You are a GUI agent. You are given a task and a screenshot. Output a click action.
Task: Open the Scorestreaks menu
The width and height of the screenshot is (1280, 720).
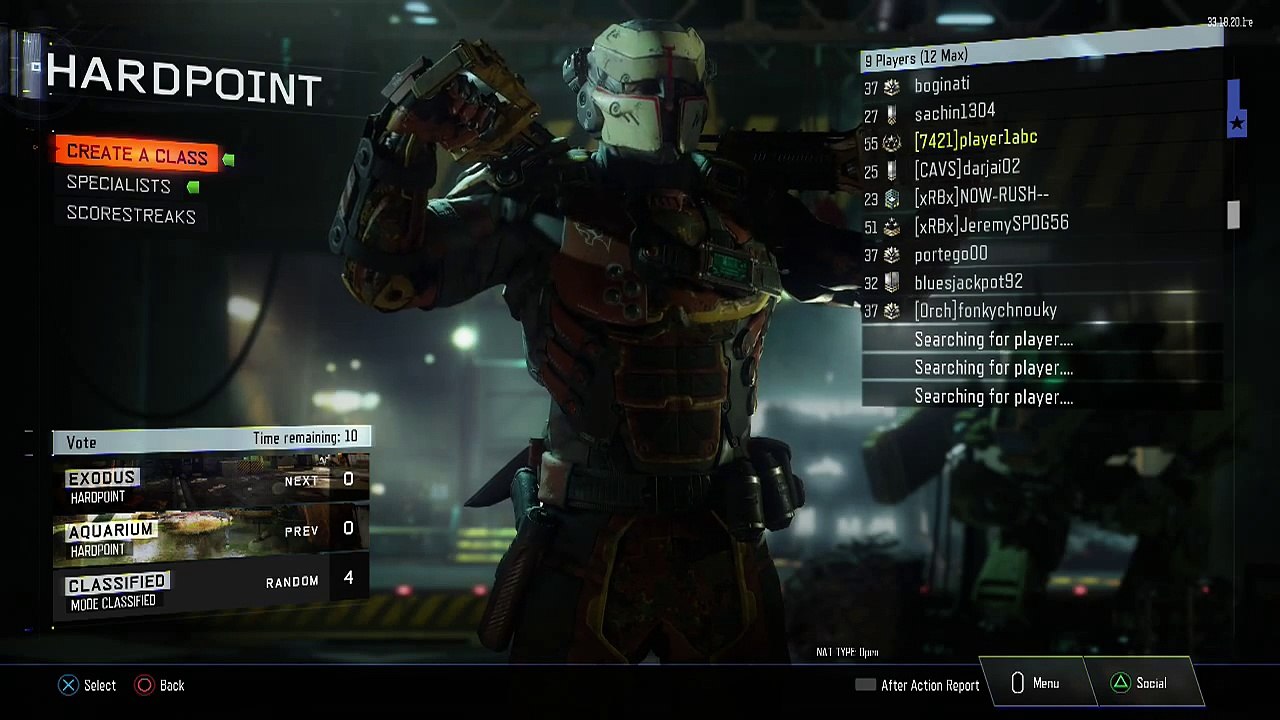pos(131,215)
